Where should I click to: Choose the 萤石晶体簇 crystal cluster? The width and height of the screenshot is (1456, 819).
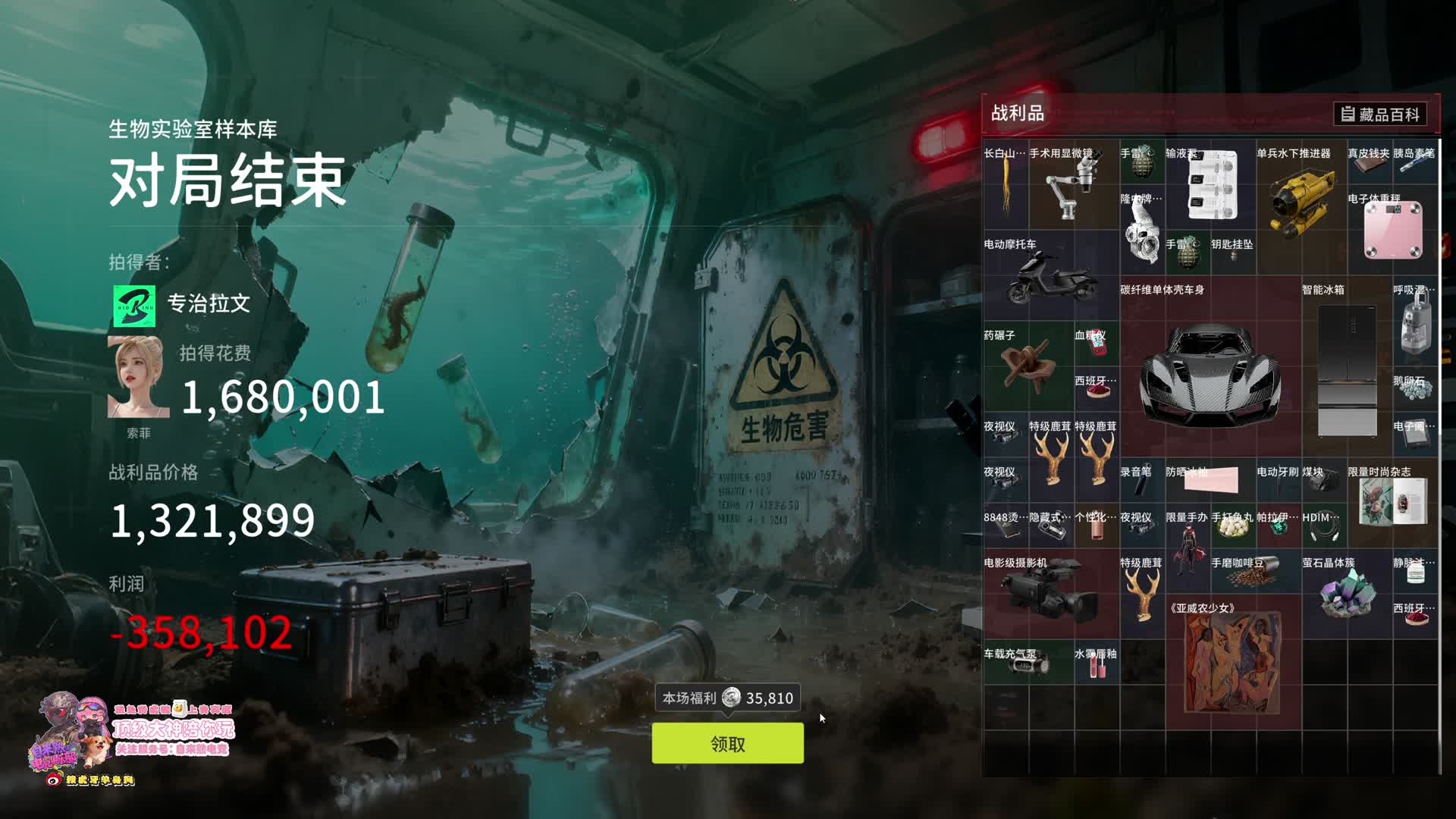pos(1346,593)
